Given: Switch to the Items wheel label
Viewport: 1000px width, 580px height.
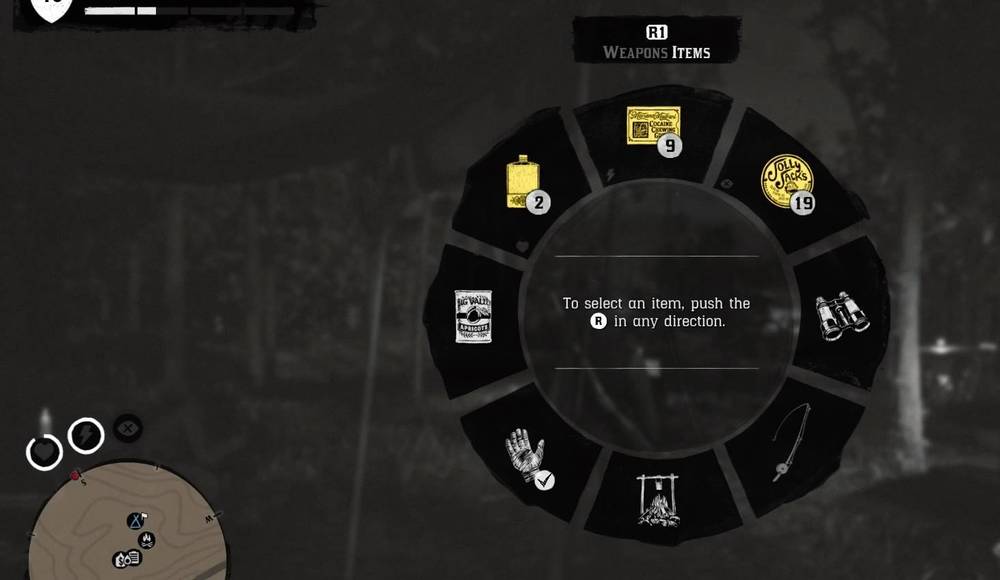Looking at the screenshot, I should point(686,53).
